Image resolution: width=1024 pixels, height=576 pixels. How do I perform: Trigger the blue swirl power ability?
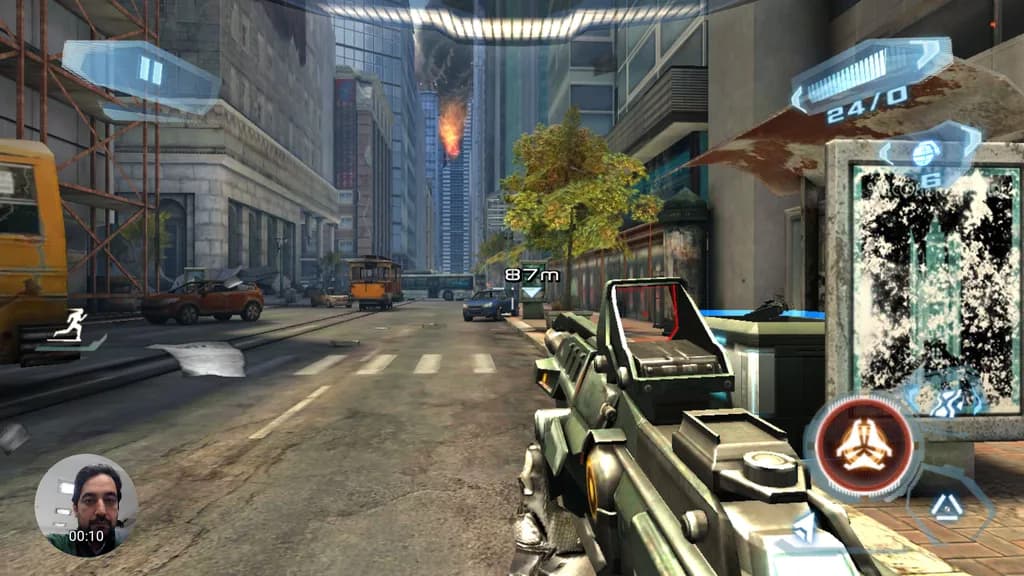coord(946,395)
